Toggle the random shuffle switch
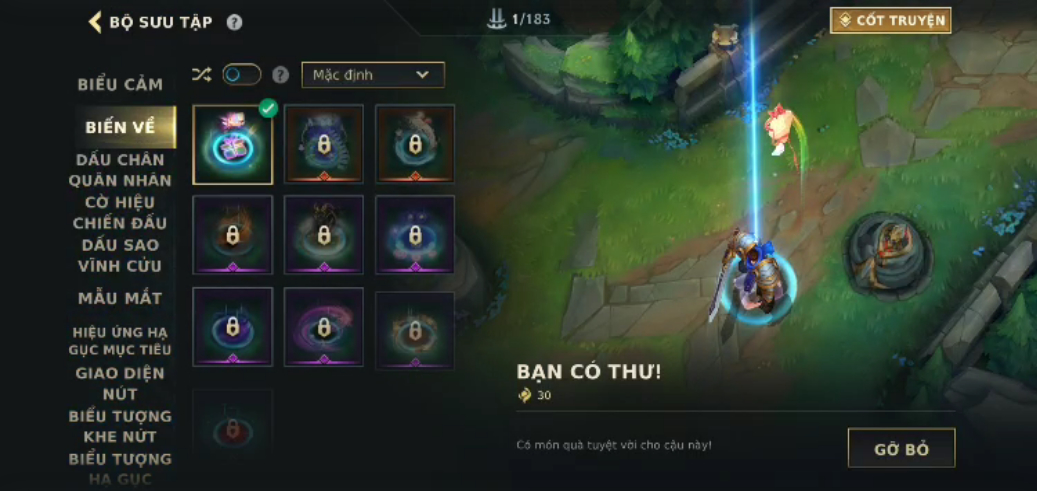Image resolution: width=1037 pixels, height=491 pixels. tap(241, 75)
